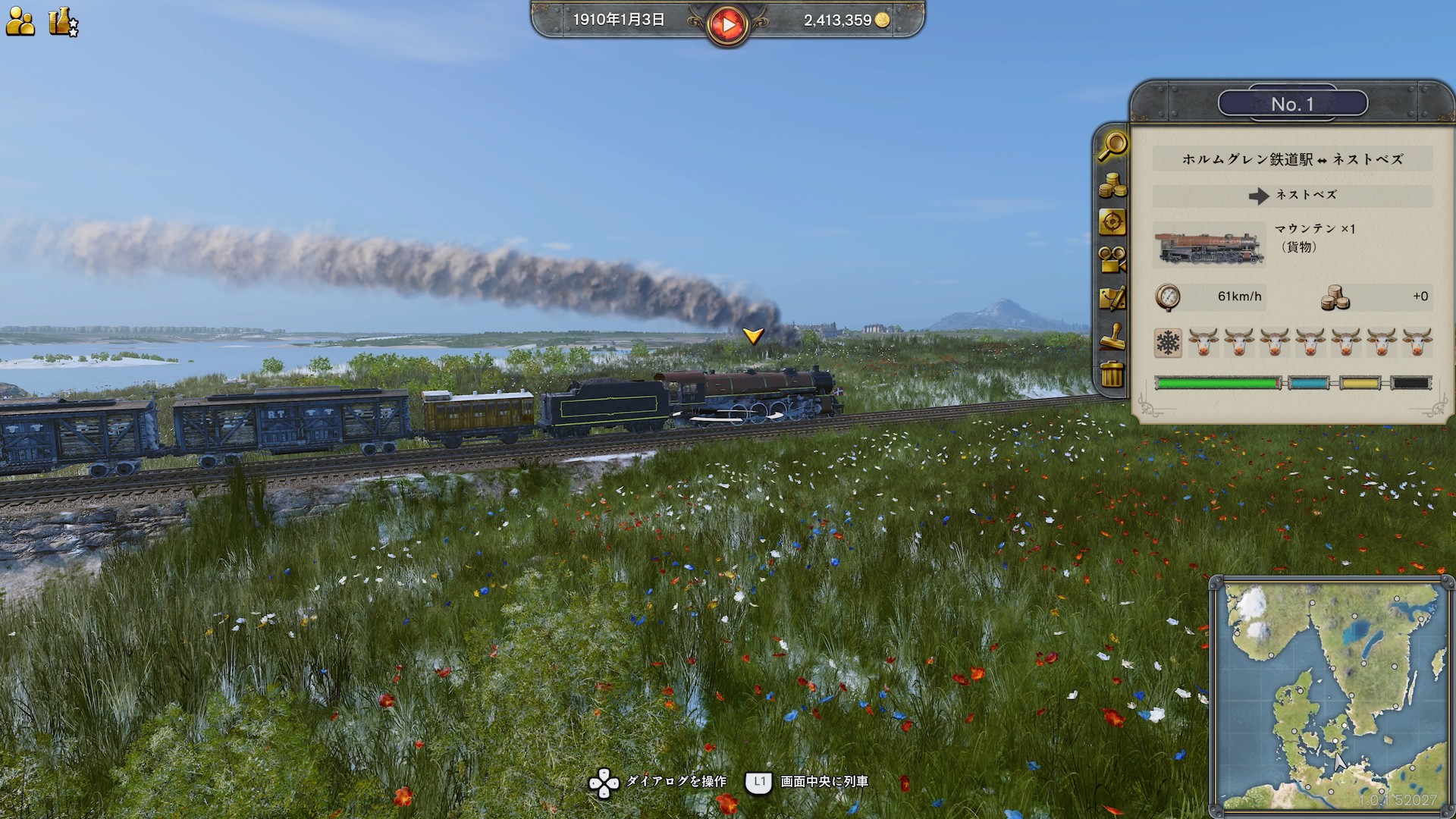Click the rubber stamp icon

(1112, 336)
